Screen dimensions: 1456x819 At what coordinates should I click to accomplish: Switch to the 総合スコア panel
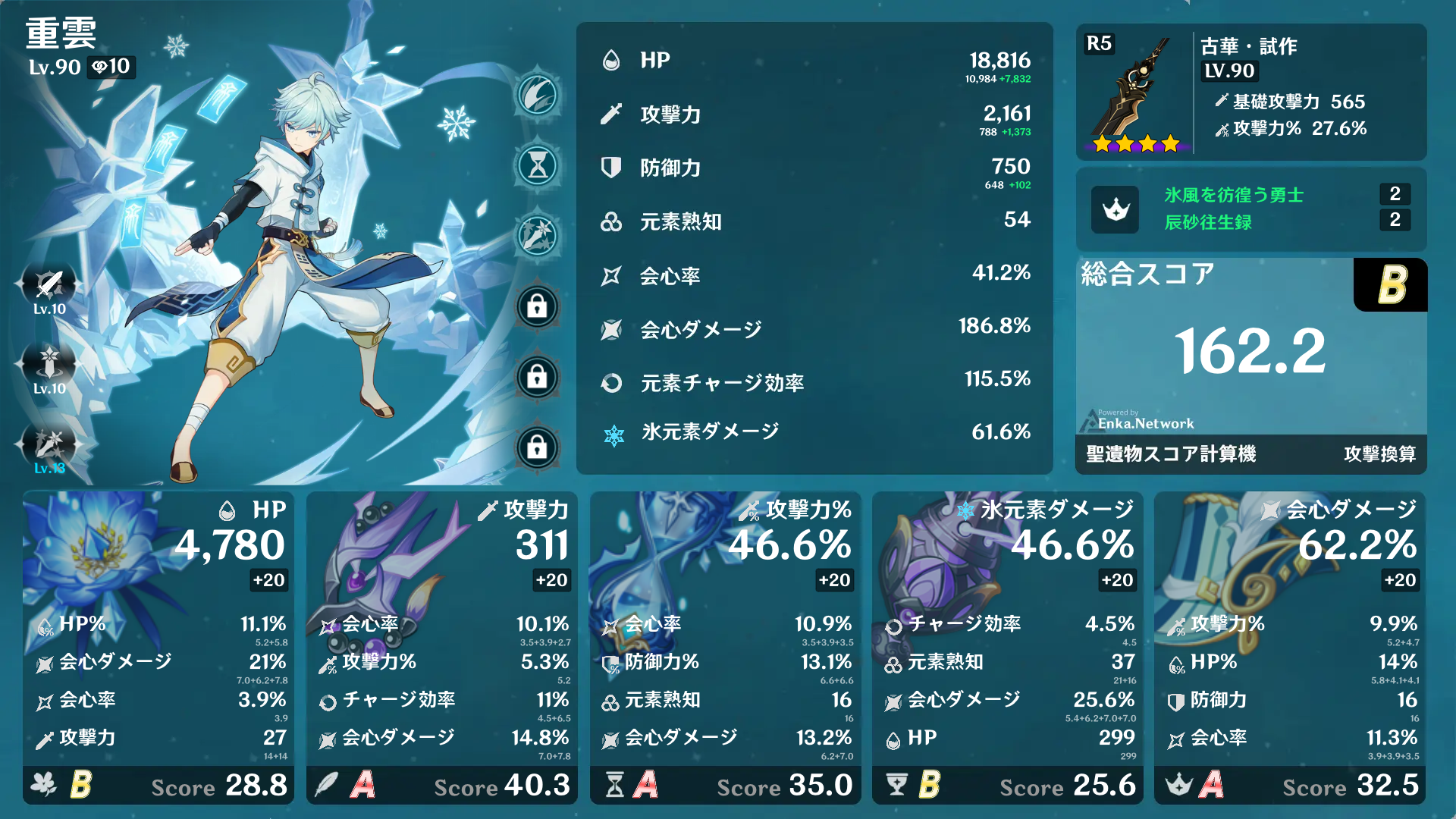point(1147,274)
